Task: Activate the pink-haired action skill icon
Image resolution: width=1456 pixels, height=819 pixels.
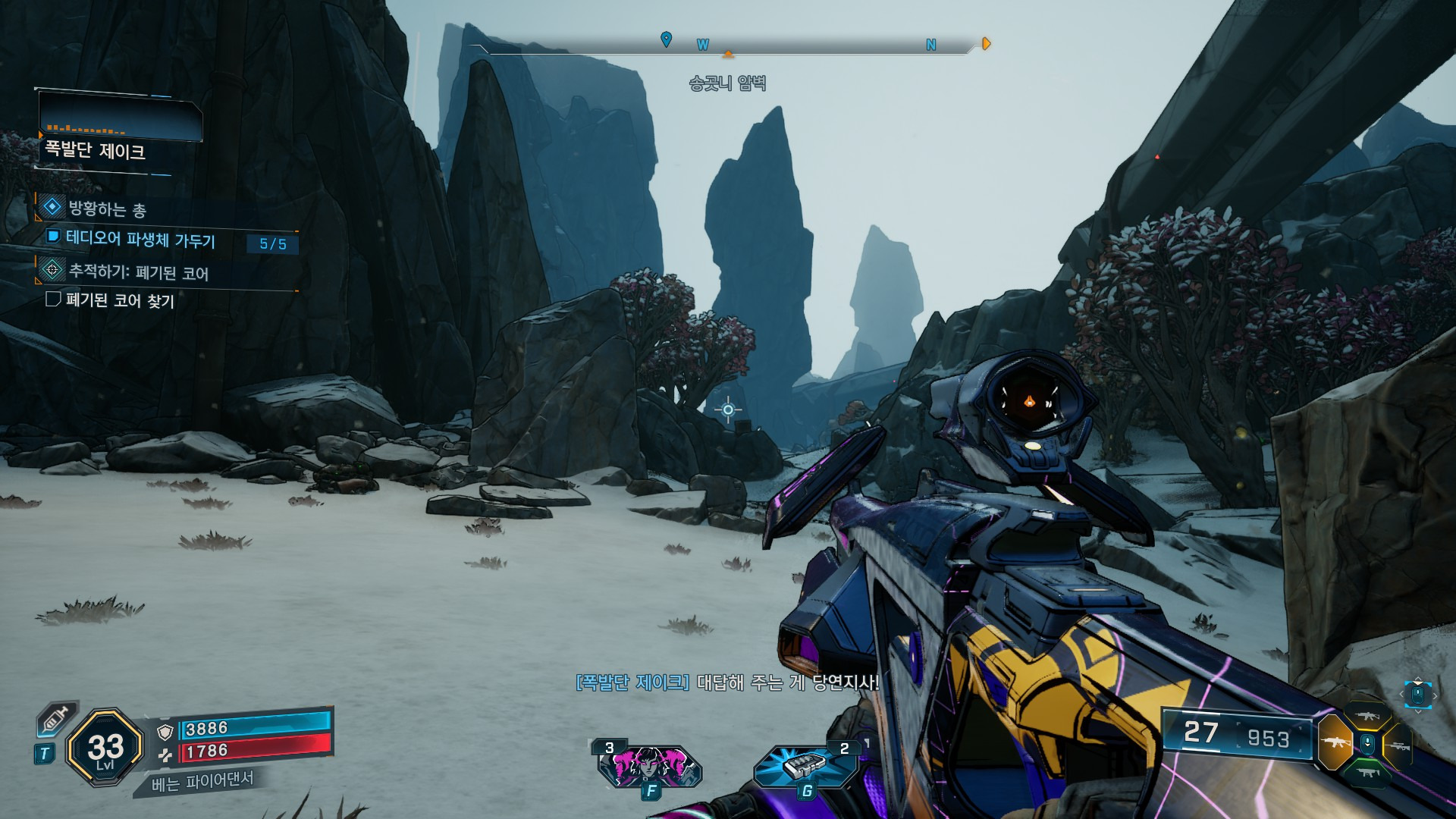Action: (649, 764)
